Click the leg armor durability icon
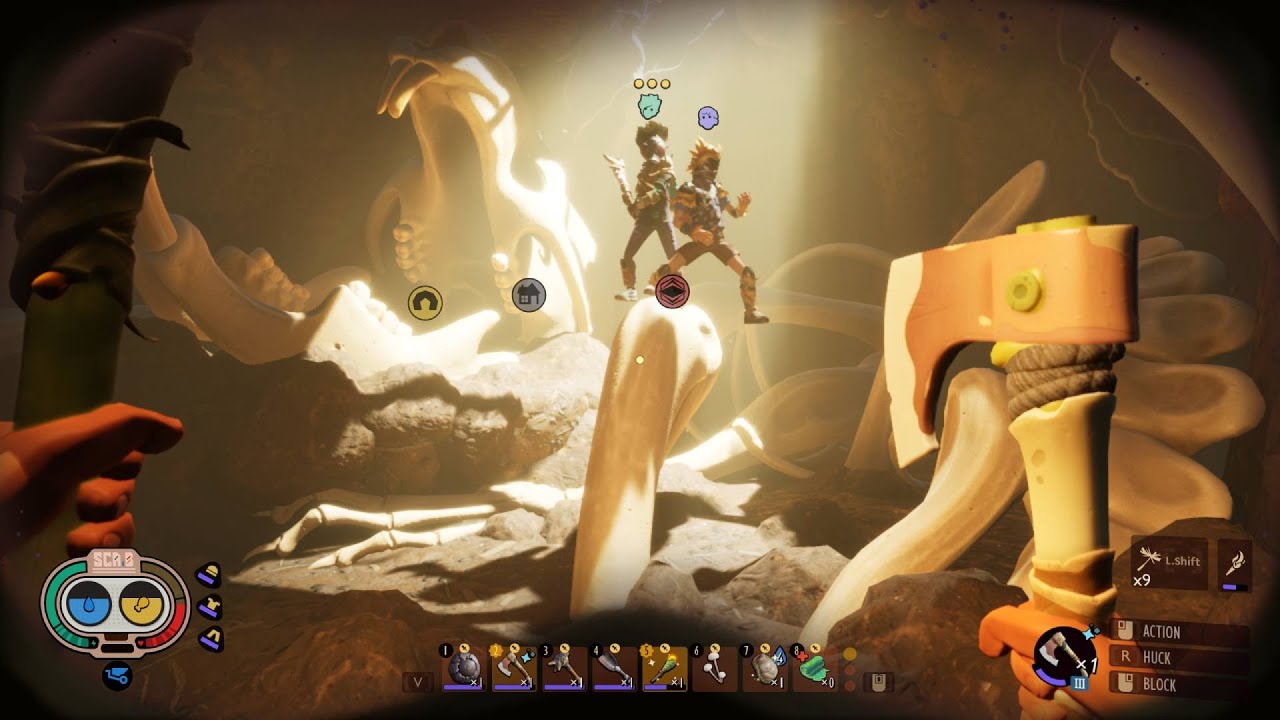The image size is (1280, 720). pyautogui.click(x=209, y=638)
